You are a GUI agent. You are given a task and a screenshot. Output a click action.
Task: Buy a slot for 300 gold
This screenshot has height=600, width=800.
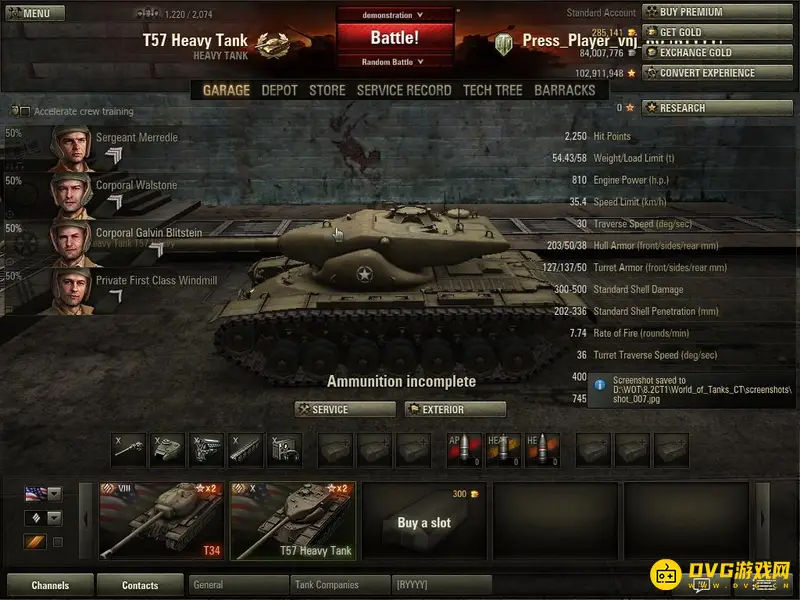pos(424,521)
